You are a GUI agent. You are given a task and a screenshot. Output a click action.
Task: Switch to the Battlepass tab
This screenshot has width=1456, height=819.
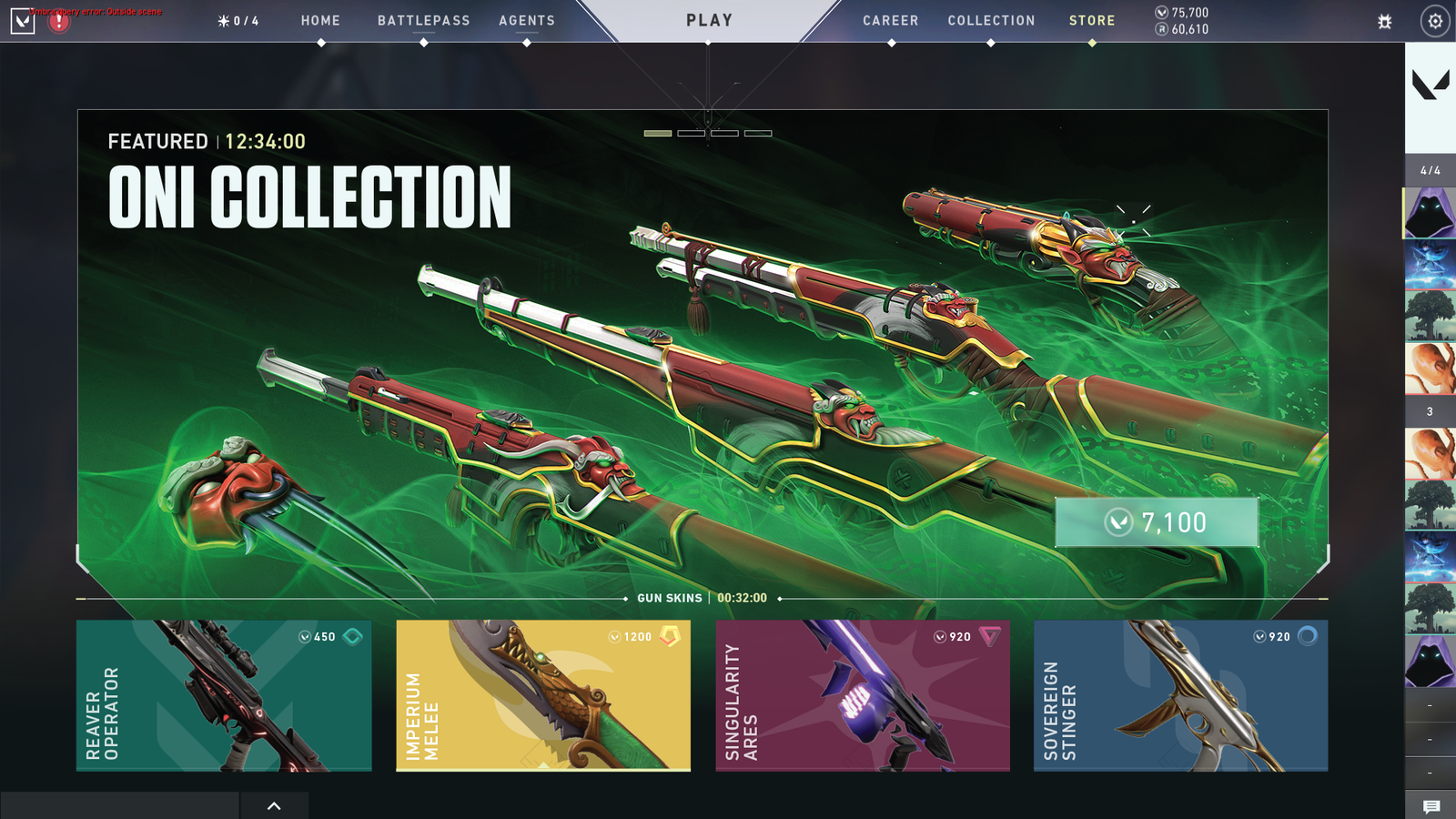(x=423, y=20)
